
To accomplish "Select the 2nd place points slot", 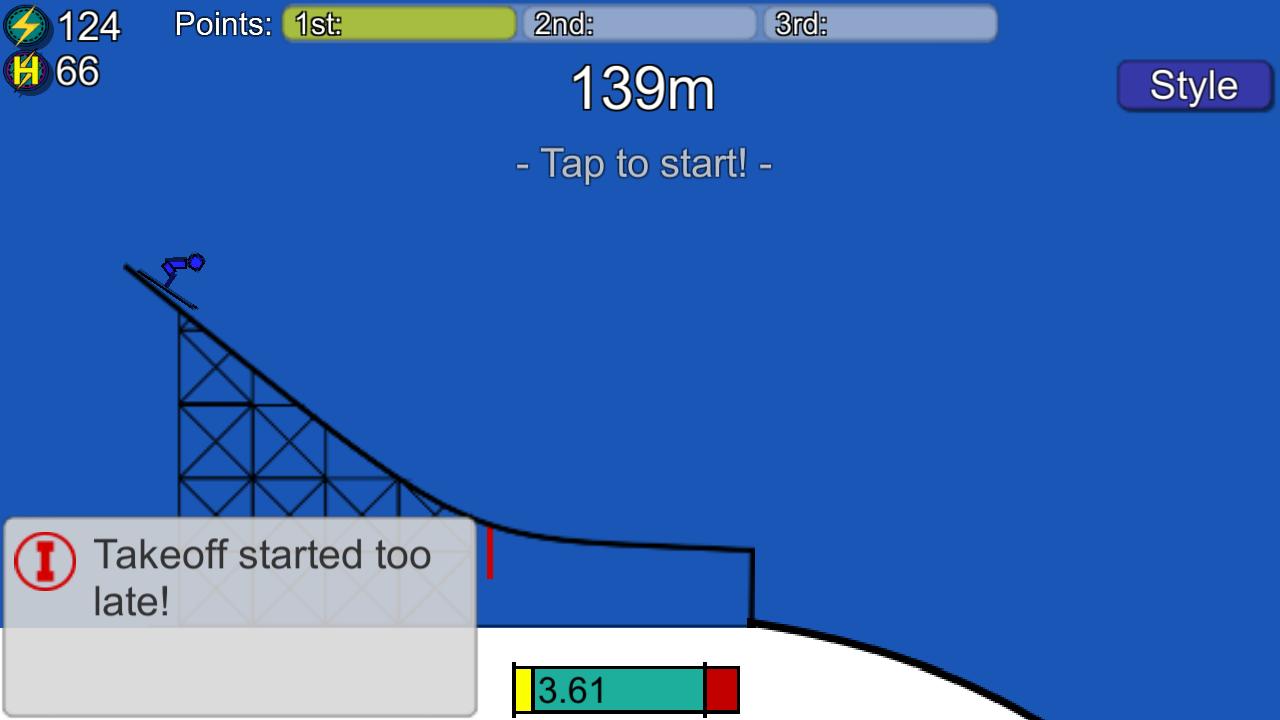I will pyautogui.click(x=638, y=23).
